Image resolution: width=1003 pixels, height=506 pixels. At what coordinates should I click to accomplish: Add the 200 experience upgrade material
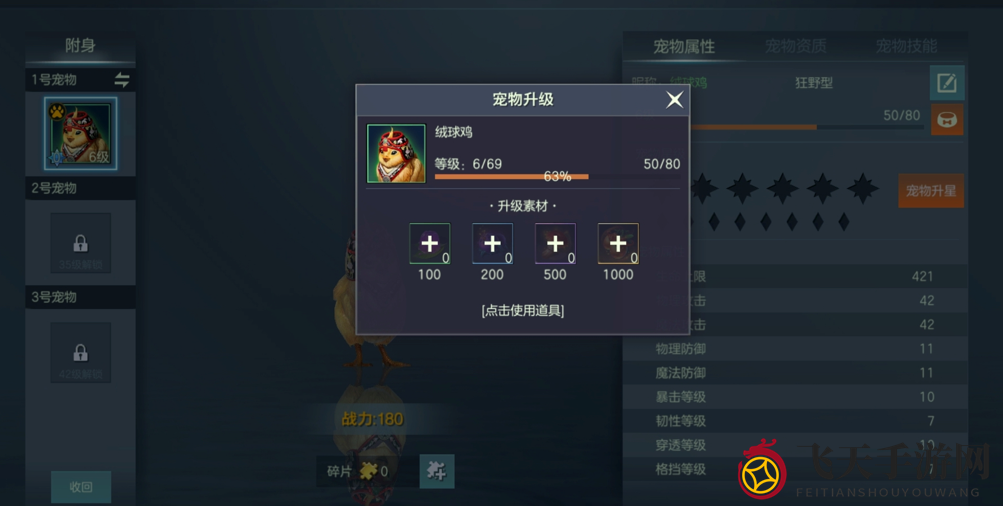(492, 243)
